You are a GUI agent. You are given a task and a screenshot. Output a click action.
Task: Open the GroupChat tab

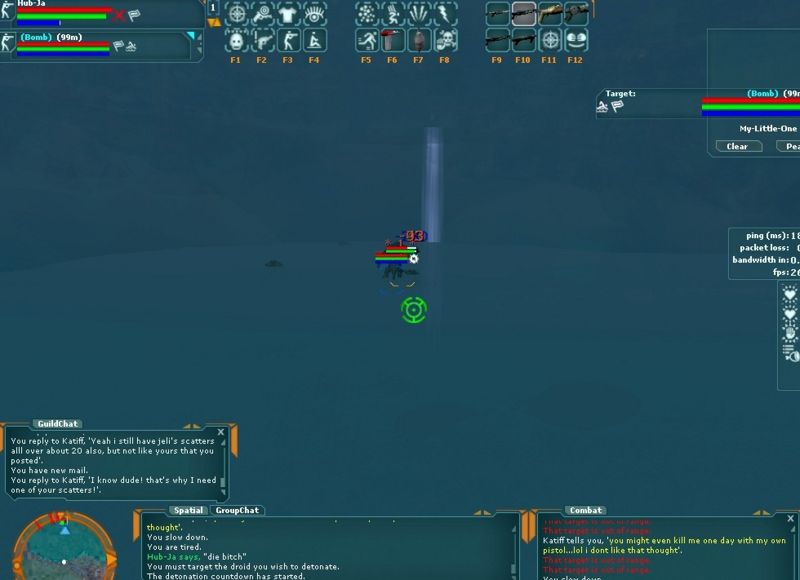click(236, 510)
